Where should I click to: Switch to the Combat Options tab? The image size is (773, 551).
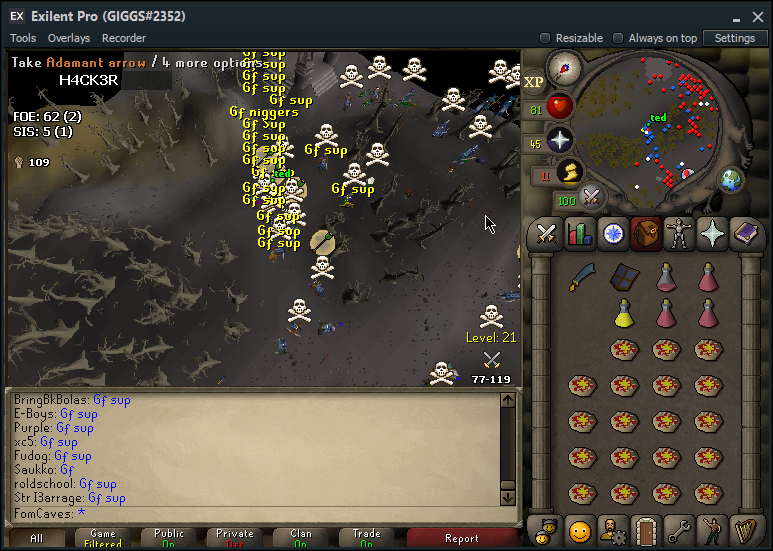coord(545,234)
